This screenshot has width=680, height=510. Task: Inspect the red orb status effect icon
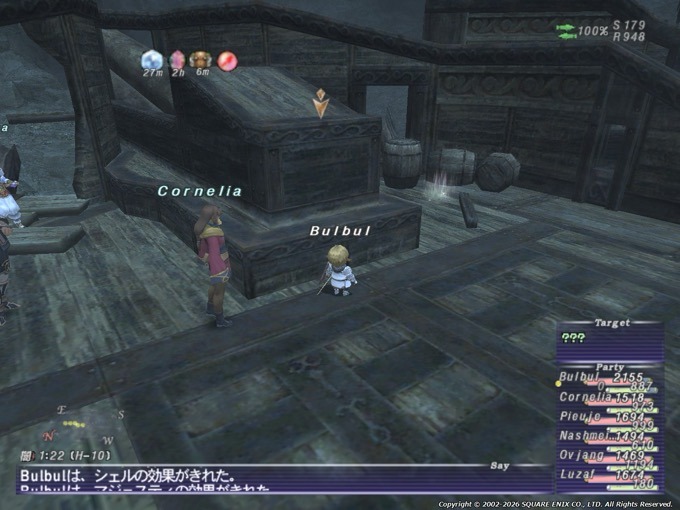click(227, 61)
